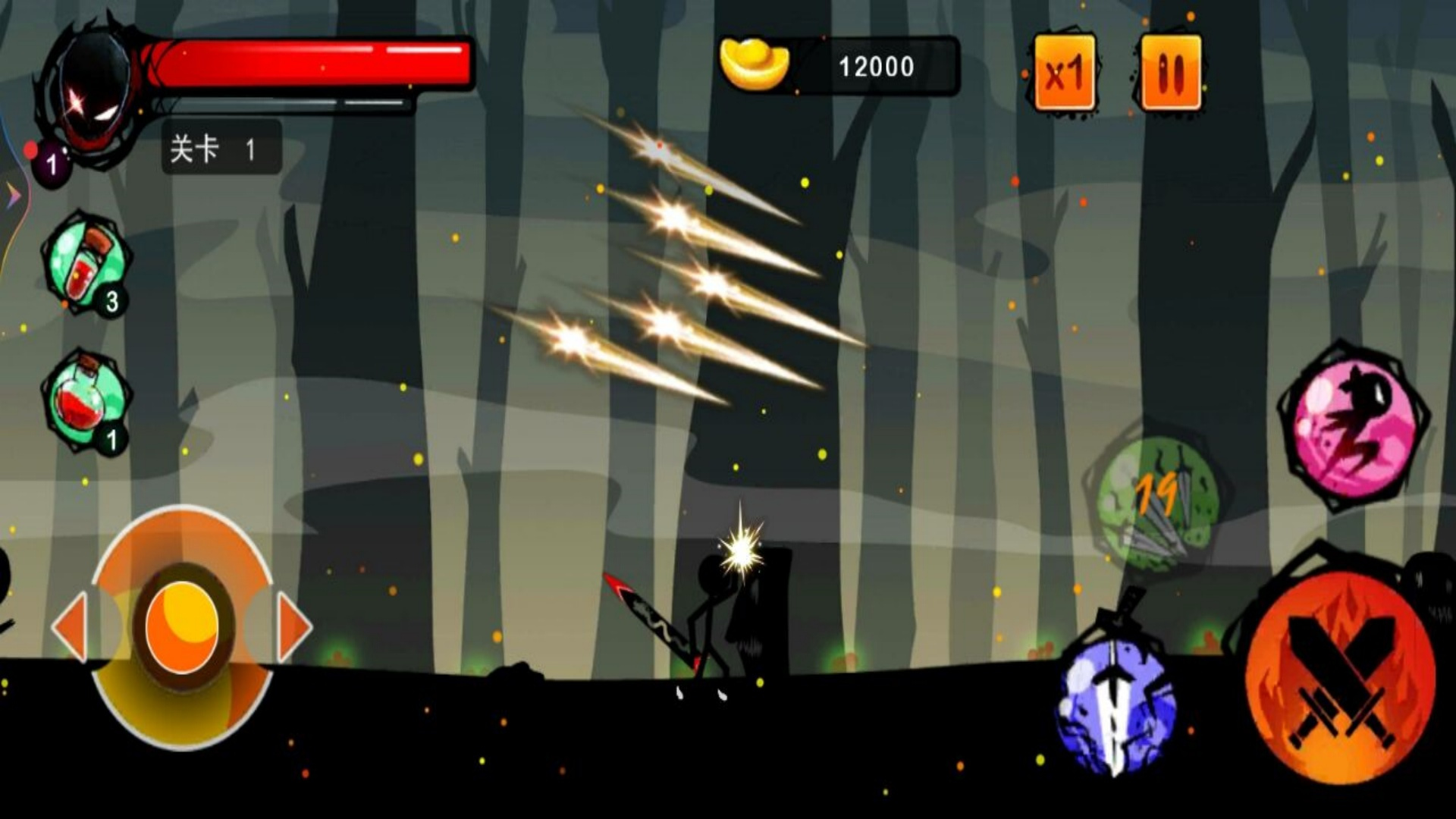Image resolution: width=1456 pixels, height=819 pixels.
Task: Tap the right arrow on the movement pad
Action: pyautogui.click(x=293, y=627)
